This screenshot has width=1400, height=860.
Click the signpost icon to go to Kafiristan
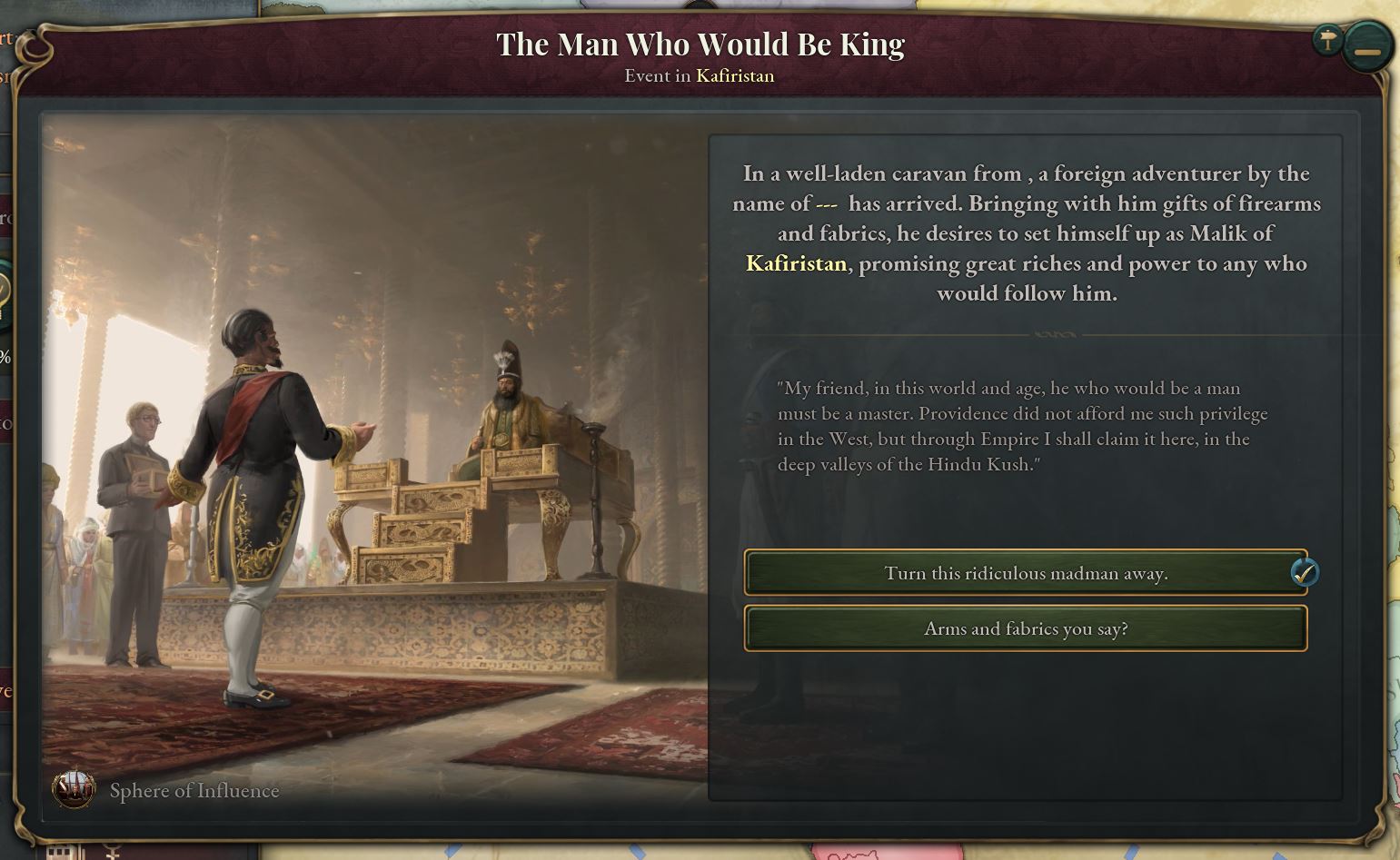click(1326, 40)
